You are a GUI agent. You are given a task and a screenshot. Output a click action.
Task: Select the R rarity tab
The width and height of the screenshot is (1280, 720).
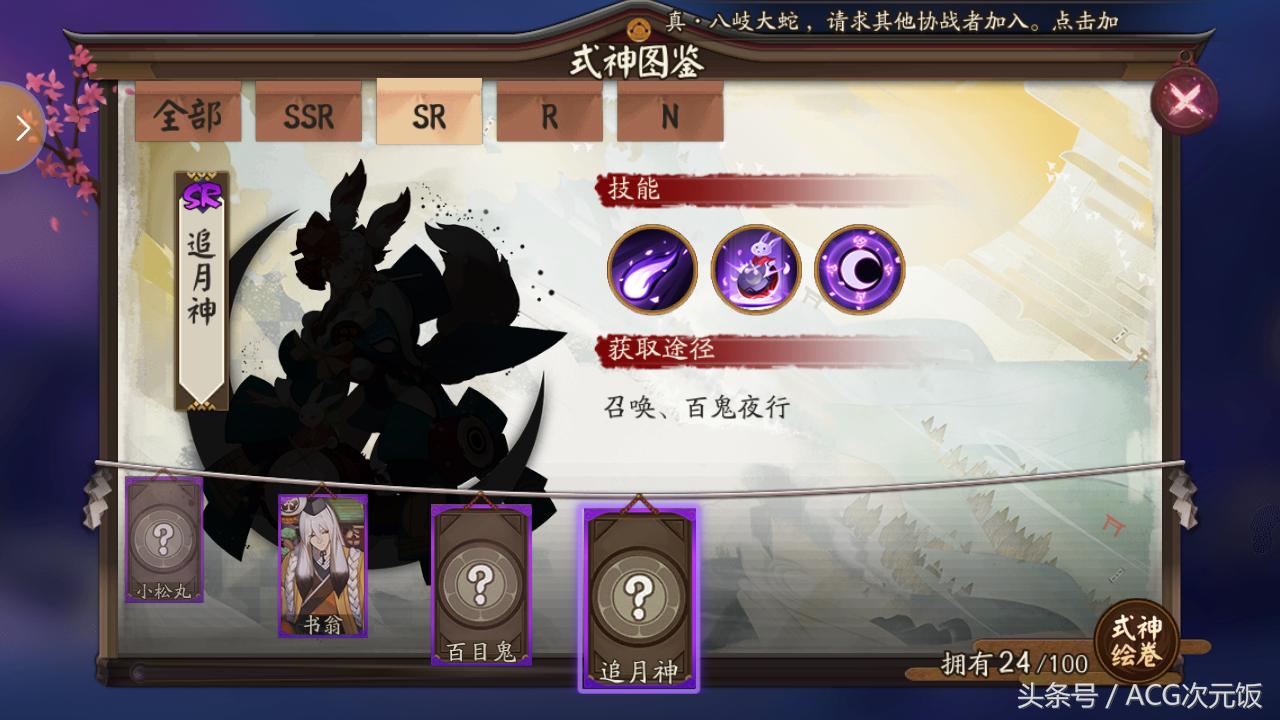point(548,118)
